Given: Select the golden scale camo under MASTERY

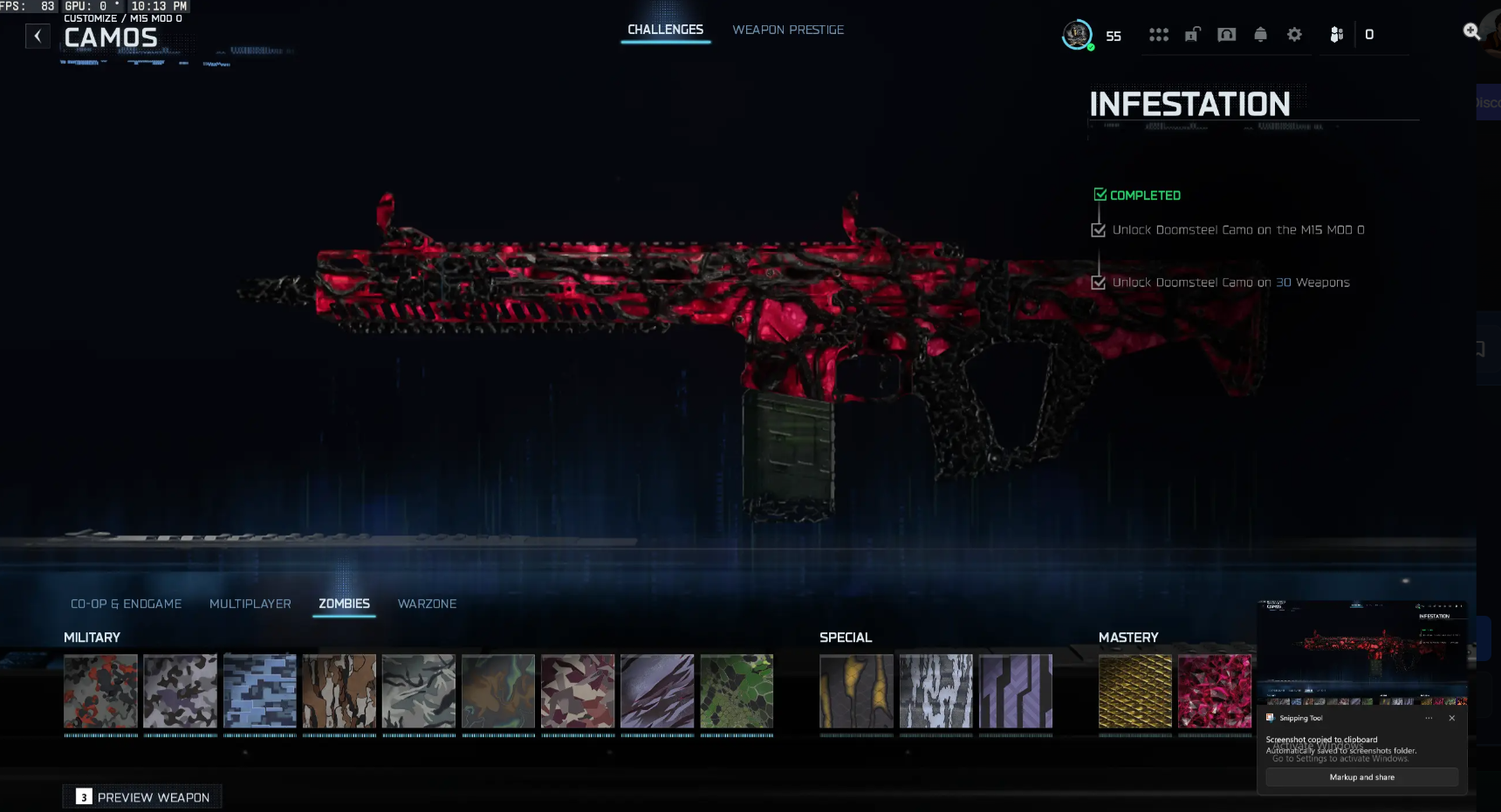Looking at the screenshot, I should pyautogui.click(x=1135, y=692).
